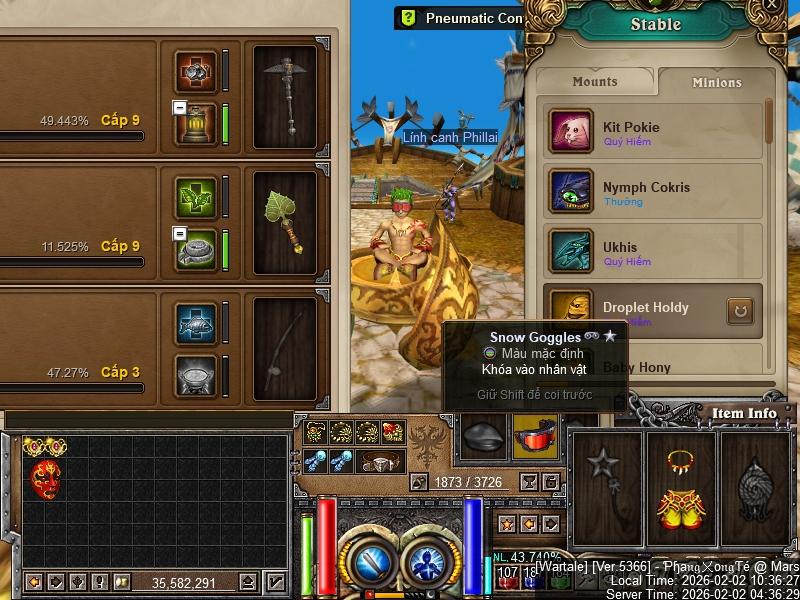This screenshot has width=800, height=600.
Task: Click the ore mining skill icon
Action: (196, 72)
